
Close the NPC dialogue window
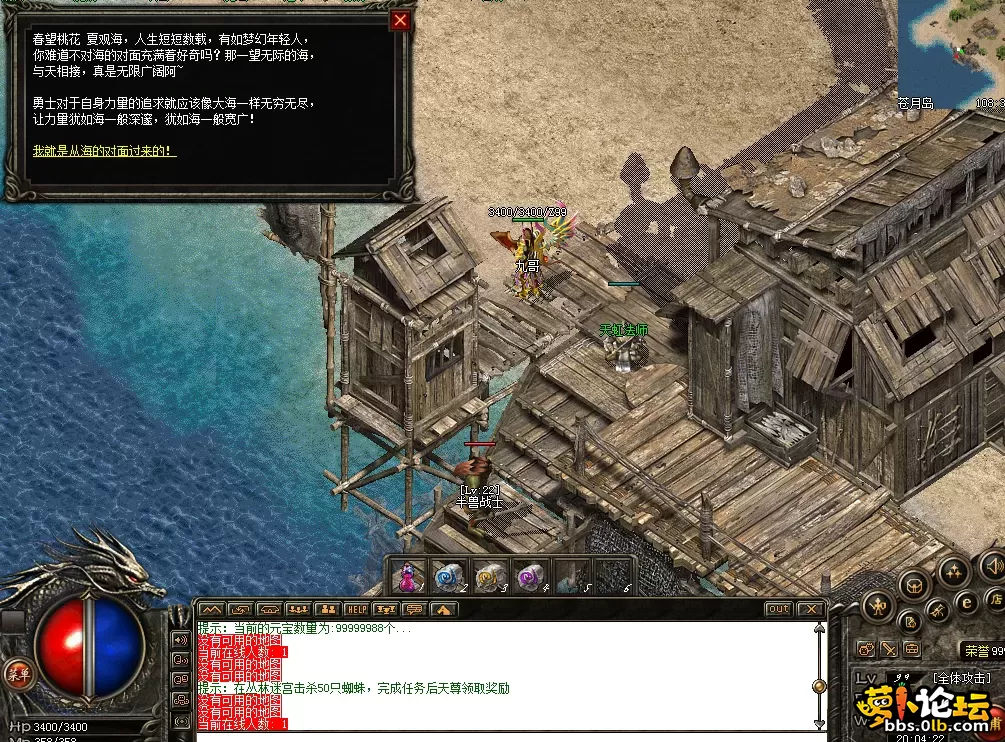point(400,20)
